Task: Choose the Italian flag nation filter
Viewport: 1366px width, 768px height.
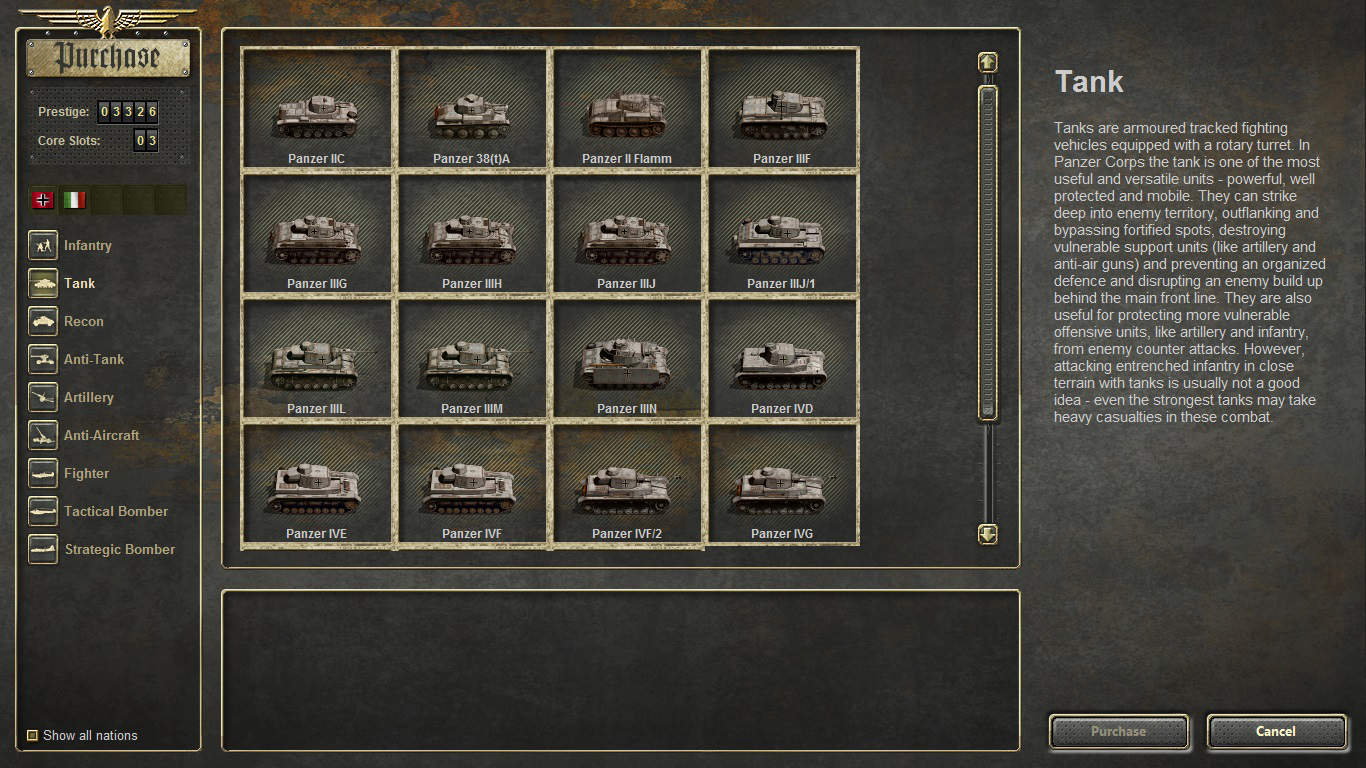Action: [74, 200]
